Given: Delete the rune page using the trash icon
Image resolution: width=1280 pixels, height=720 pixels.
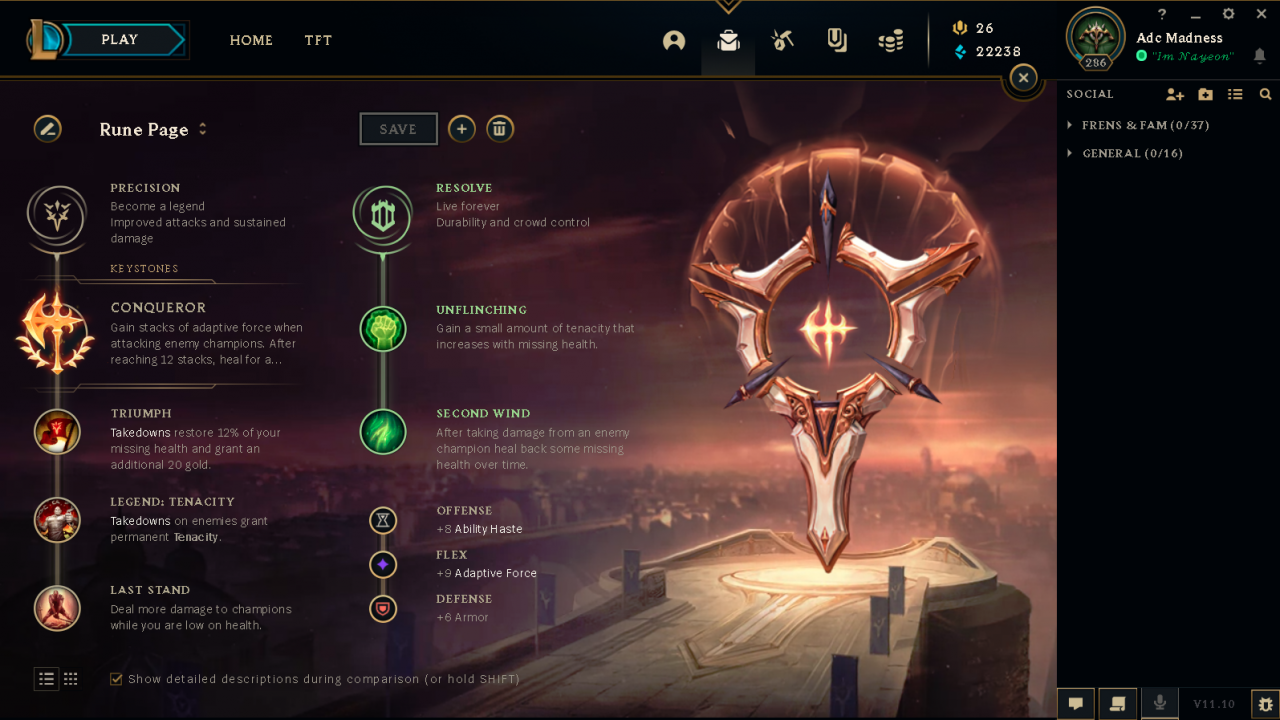Looking at the screenshot, I should [500, 128].
